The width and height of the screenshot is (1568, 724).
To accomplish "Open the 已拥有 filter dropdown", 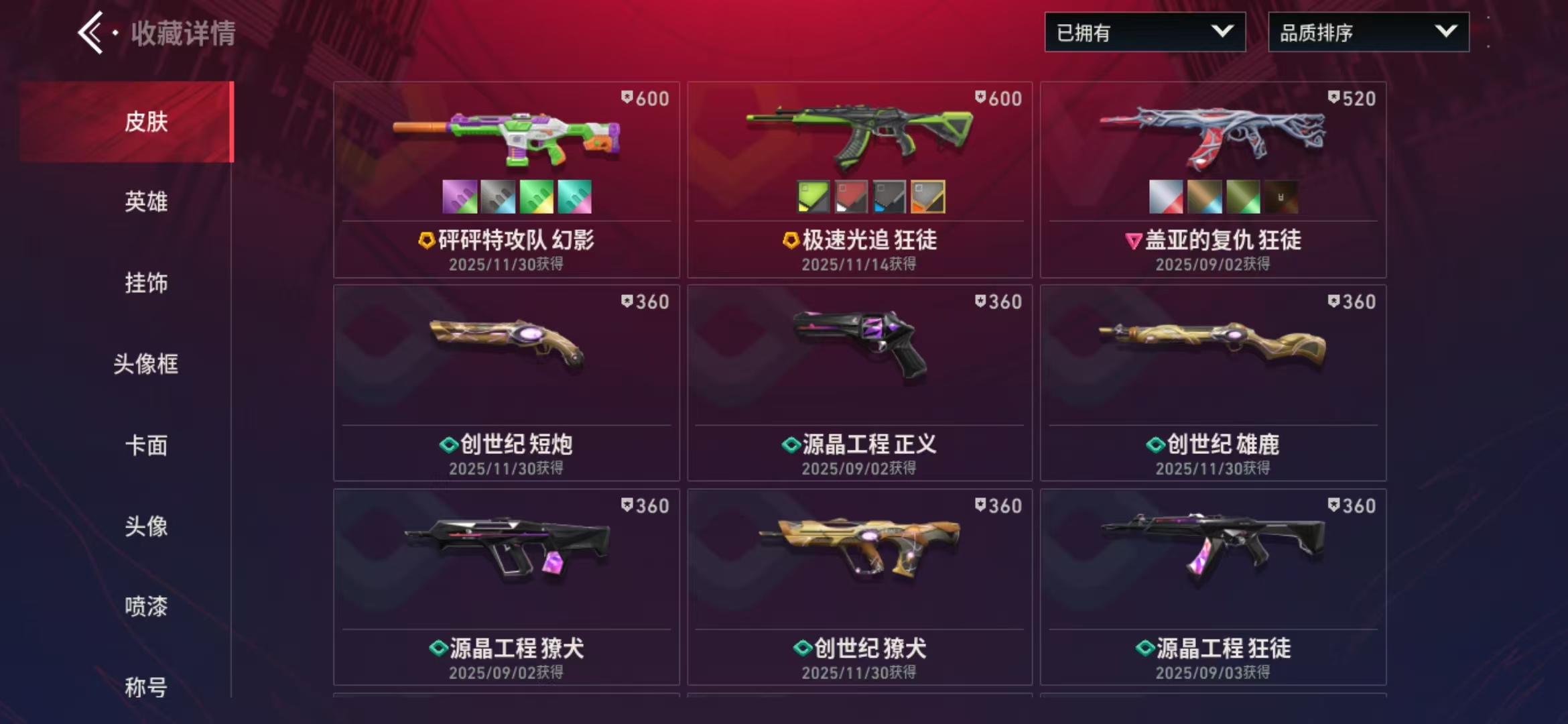I will tap(1145, 32).
